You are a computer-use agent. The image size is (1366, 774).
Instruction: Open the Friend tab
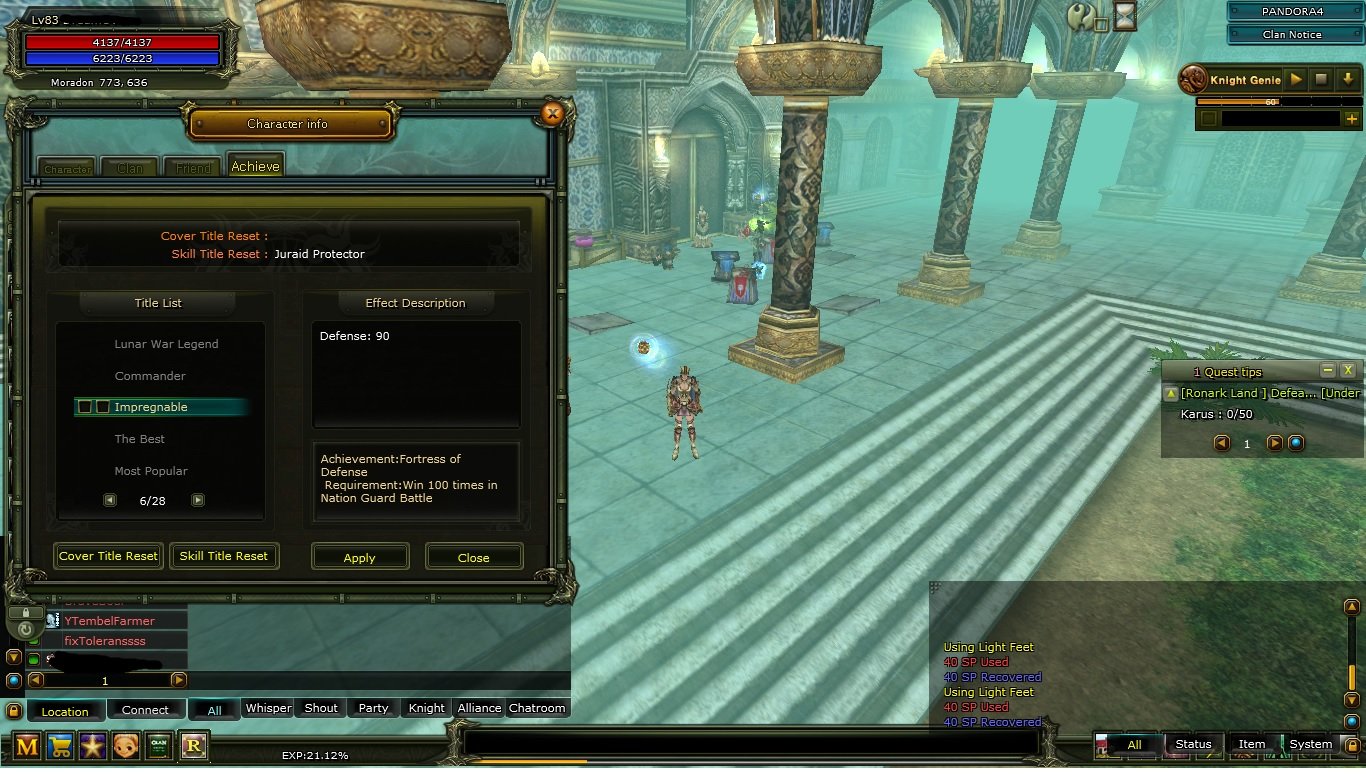point(193,167)
